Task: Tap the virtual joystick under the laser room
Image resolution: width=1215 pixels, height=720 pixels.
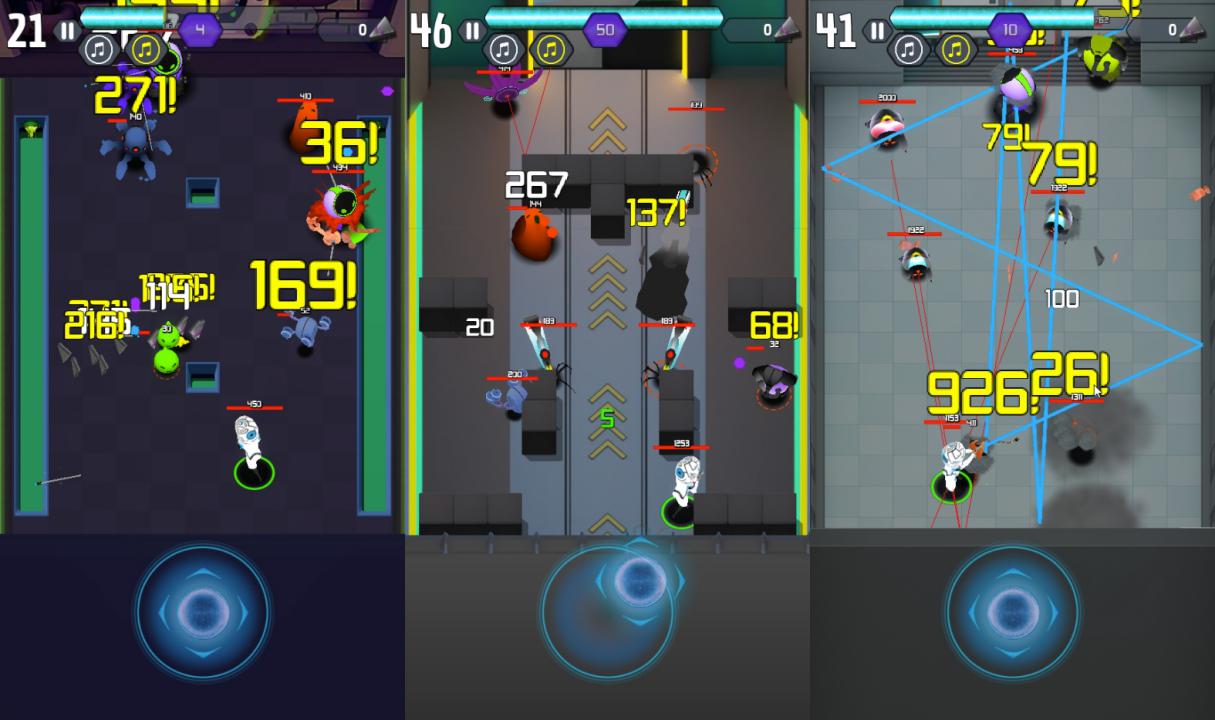Action: pyautogui.click(x=1012, y=610)
